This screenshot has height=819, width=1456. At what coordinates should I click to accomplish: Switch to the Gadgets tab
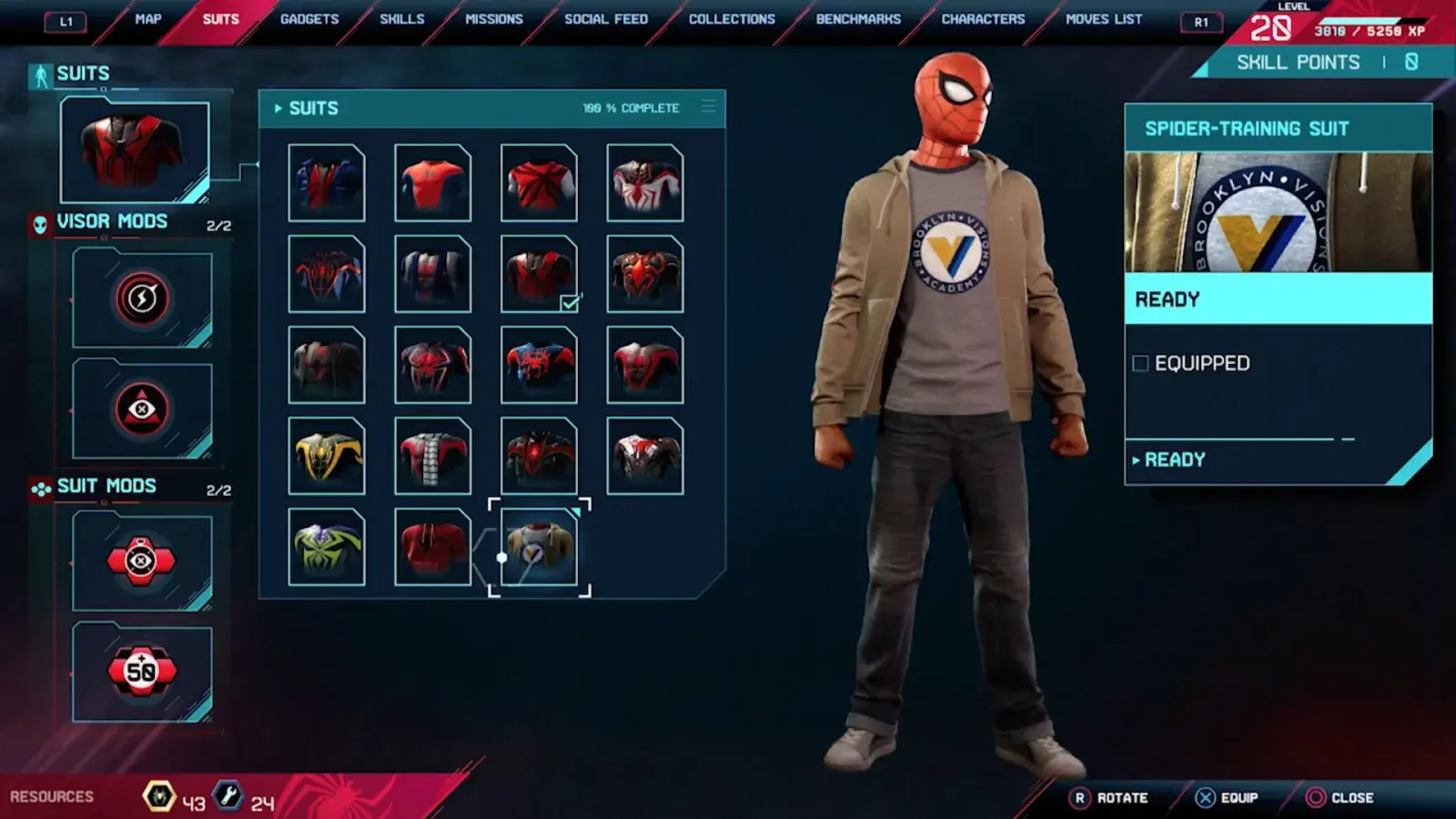[x=309, y=19]
